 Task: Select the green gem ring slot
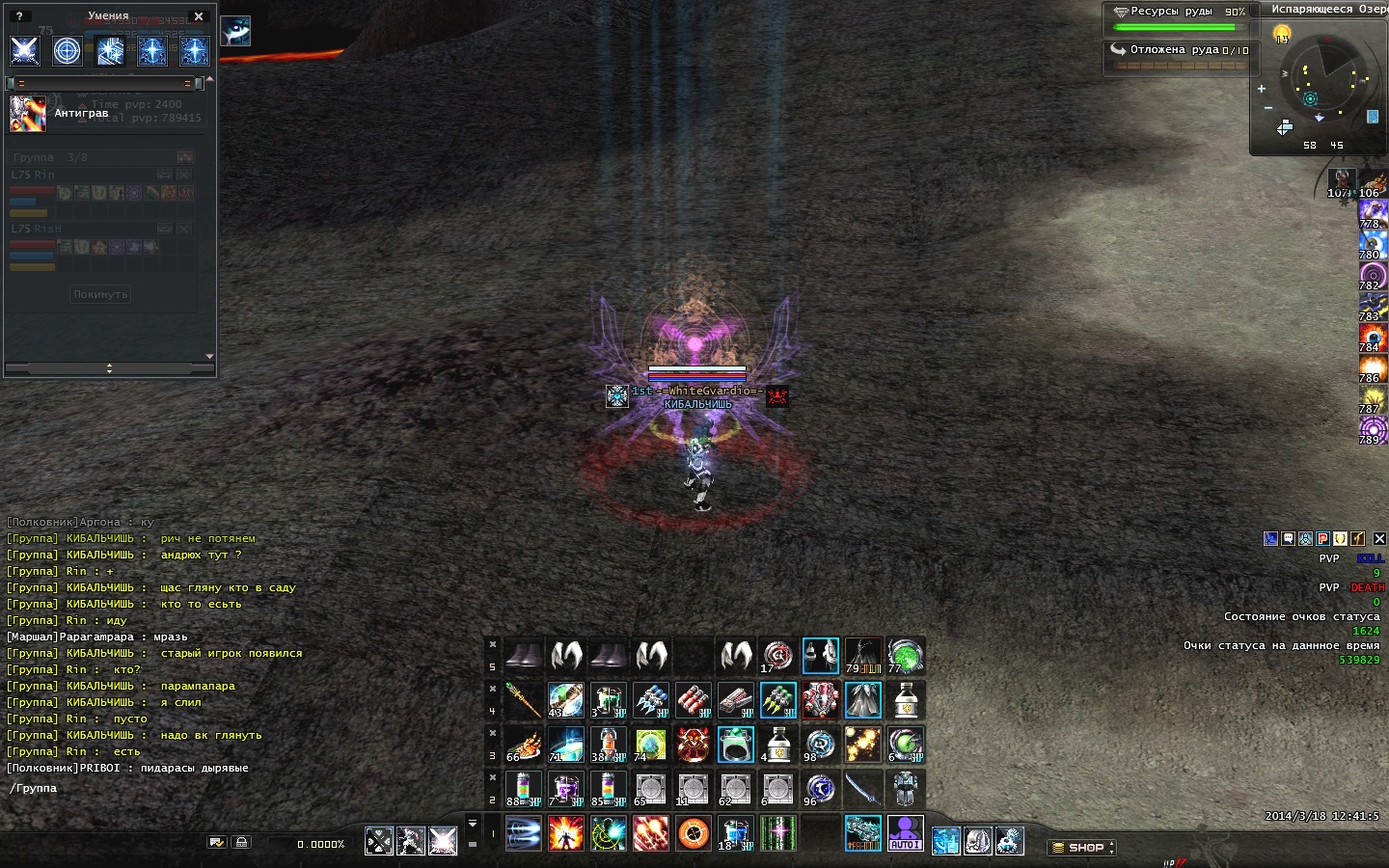click(x=735, y=745)
